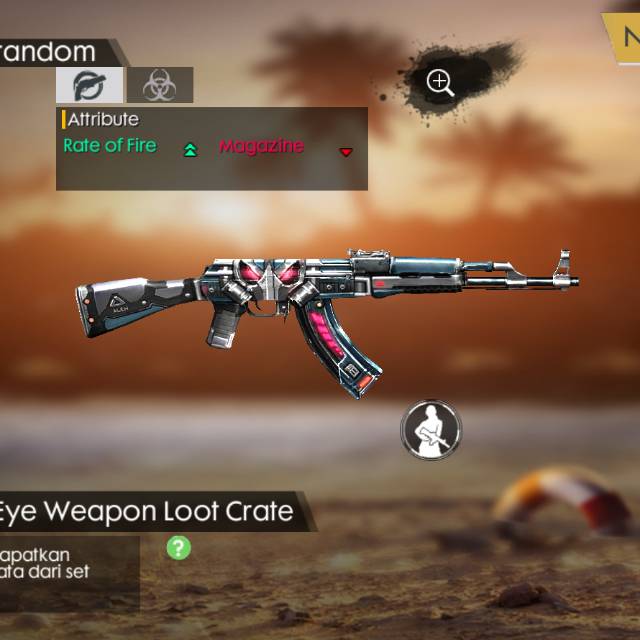Click the yellow button in the top corner

coord(624,38)
